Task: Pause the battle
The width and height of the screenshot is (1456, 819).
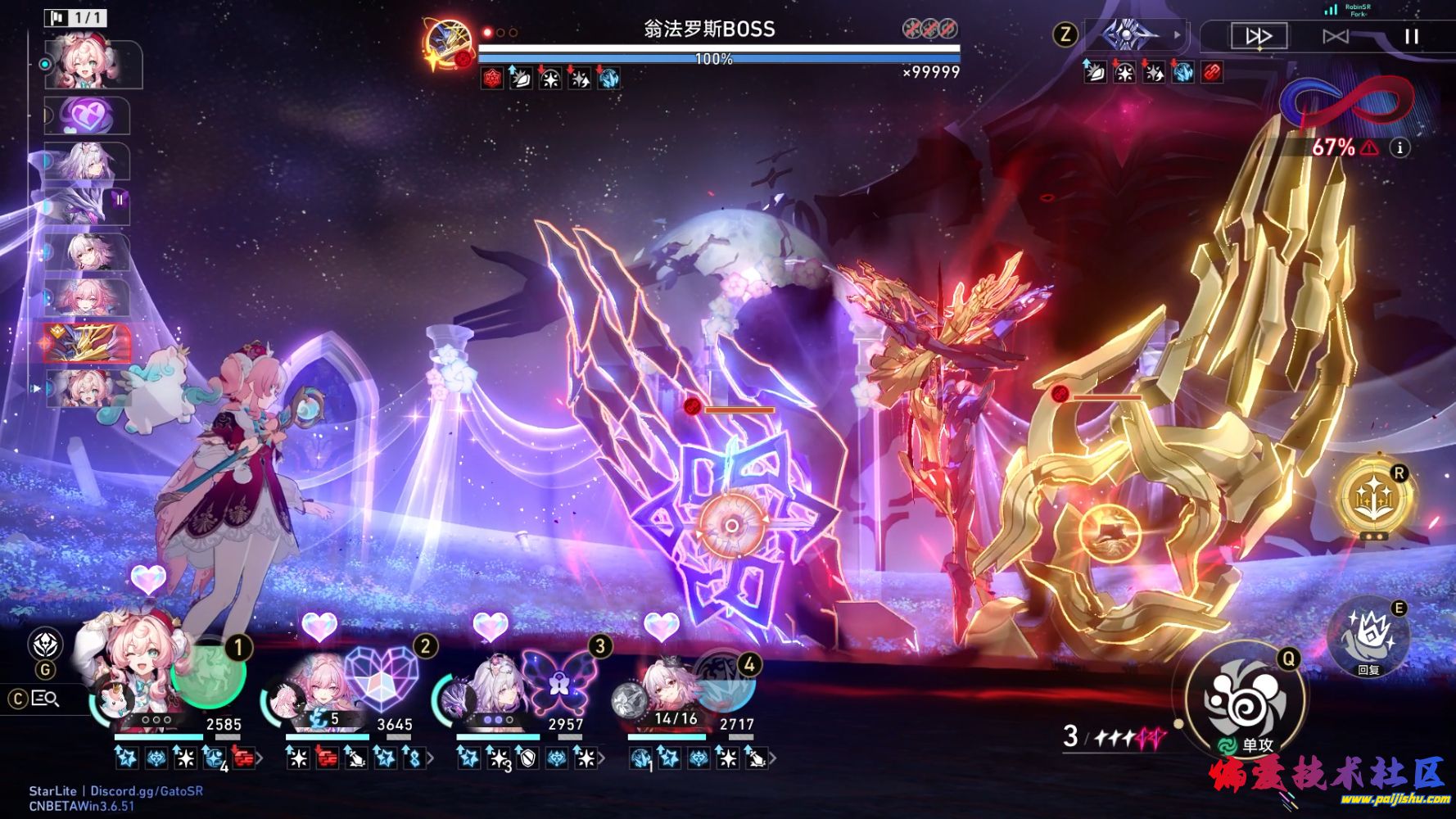Action: 1411,36
